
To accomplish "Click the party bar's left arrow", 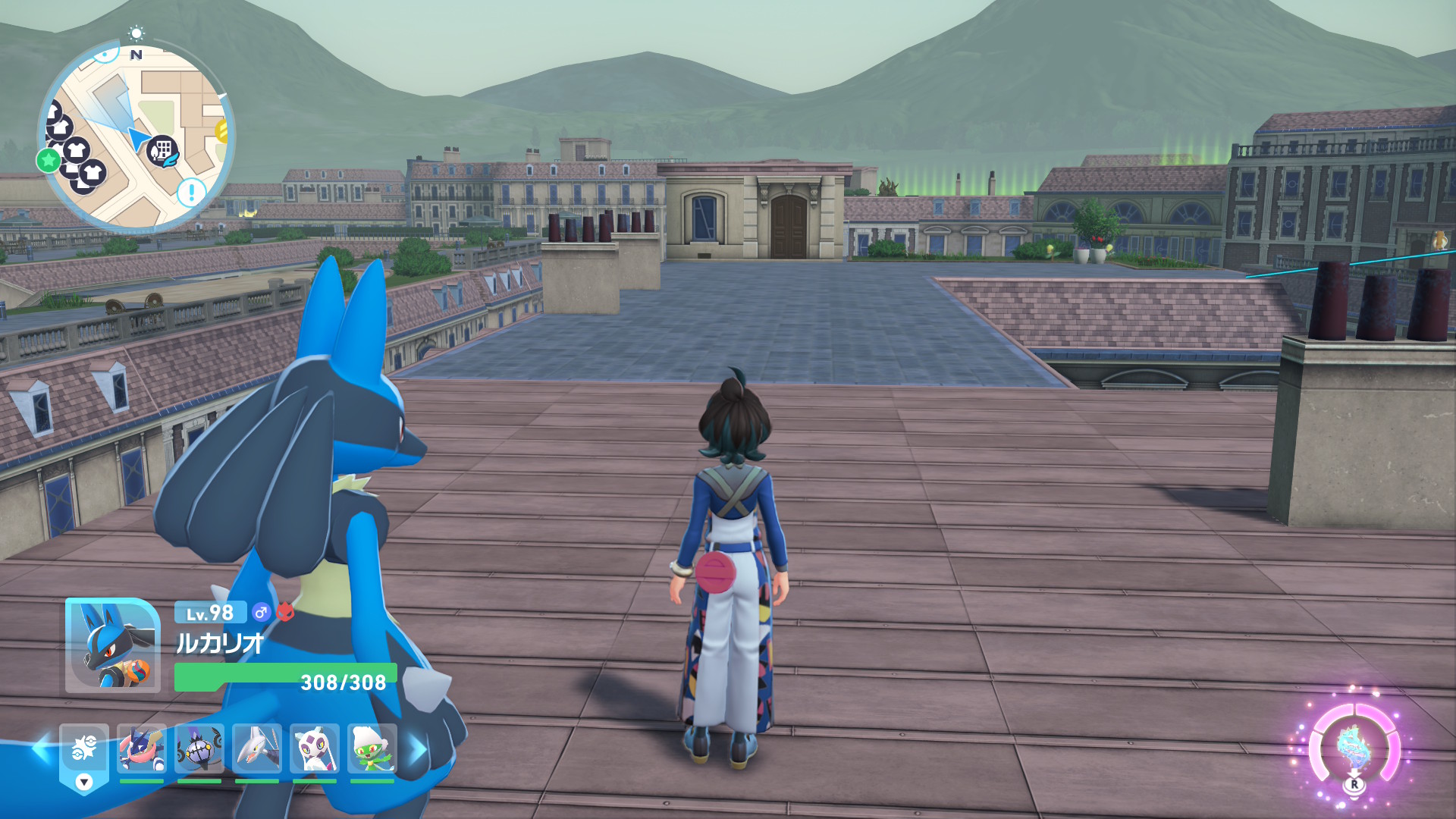I will 40,749.
